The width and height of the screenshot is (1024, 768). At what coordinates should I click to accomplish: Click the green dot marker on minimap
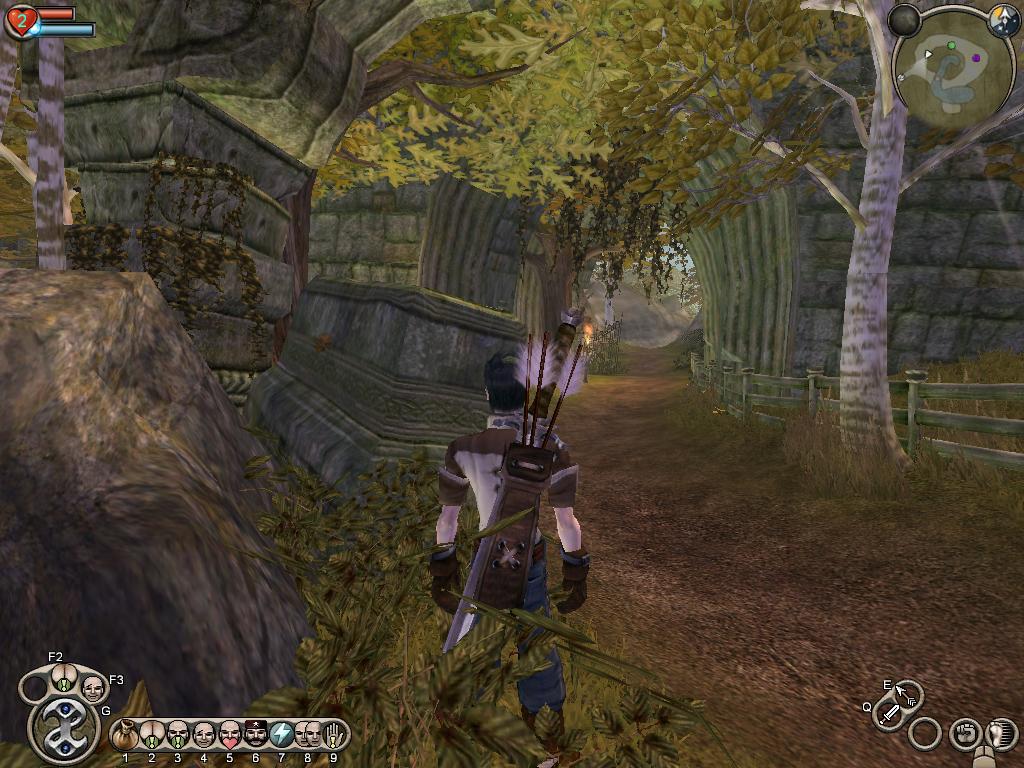951,45
